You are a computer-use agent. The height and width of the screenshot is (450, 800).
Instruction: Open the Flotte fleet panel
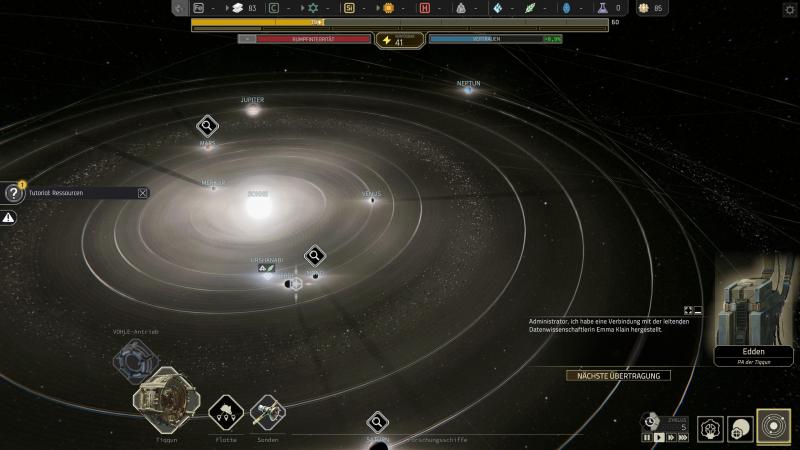[226, 411]
